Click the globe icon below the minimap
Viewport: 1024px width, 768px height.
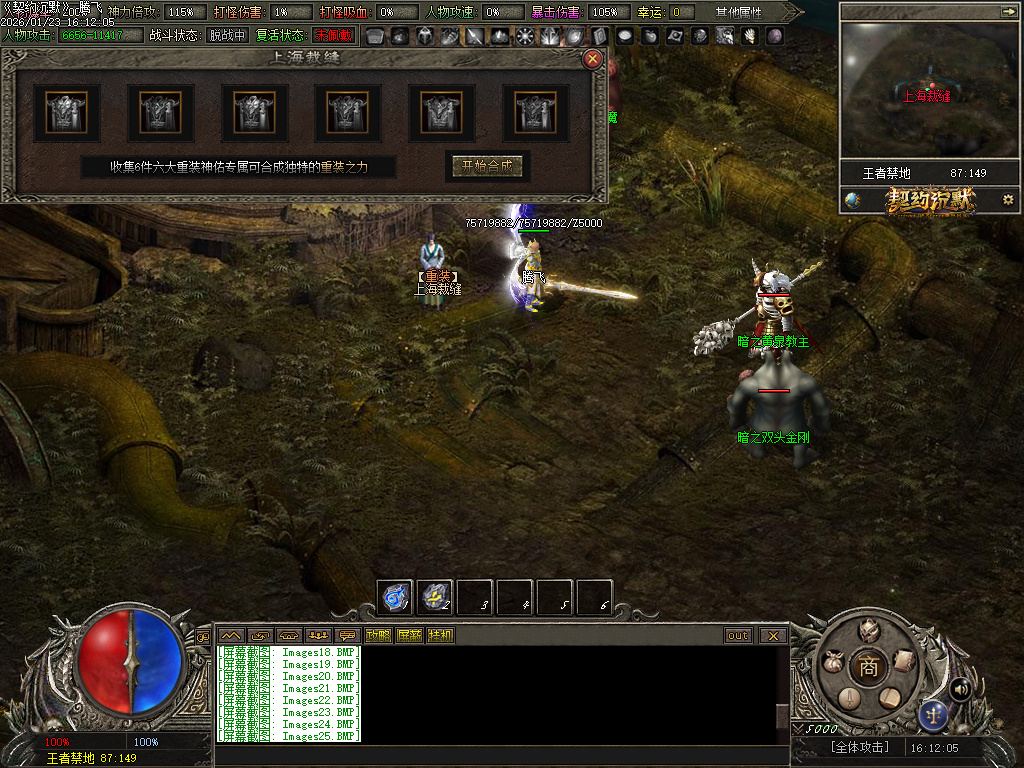click(852, 199)
